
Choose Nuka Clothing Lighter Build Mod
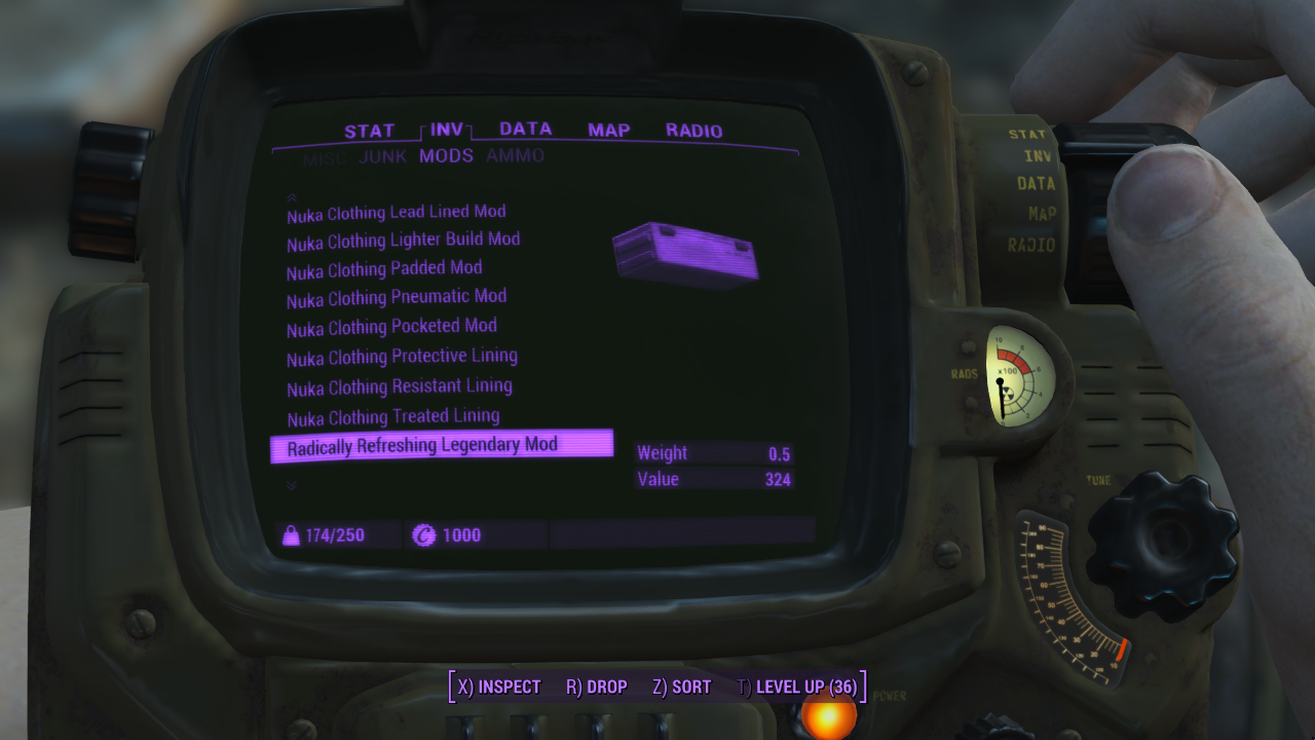[403, 241]
